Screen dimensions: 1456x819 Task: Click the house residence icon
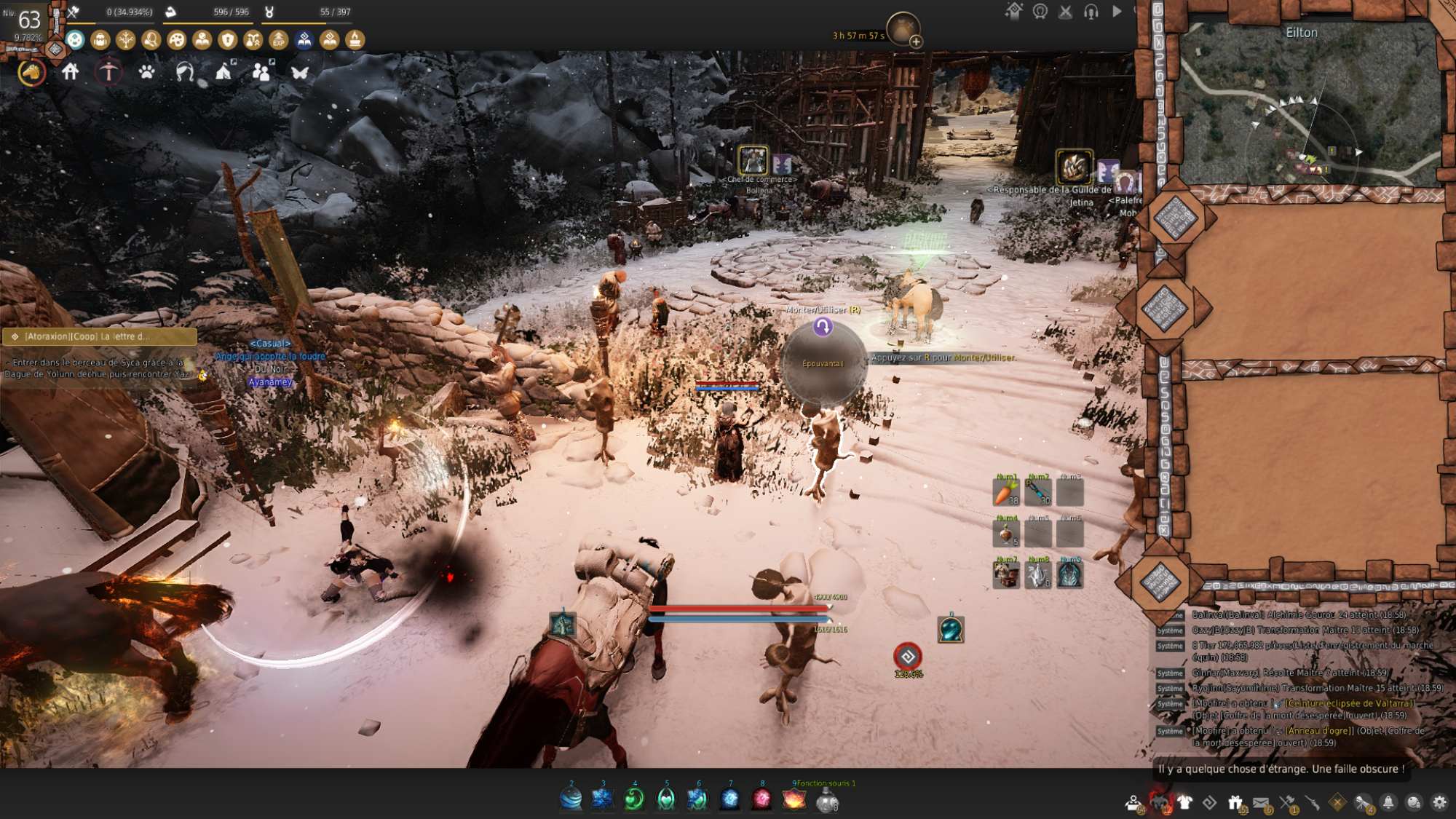point(71,72)
